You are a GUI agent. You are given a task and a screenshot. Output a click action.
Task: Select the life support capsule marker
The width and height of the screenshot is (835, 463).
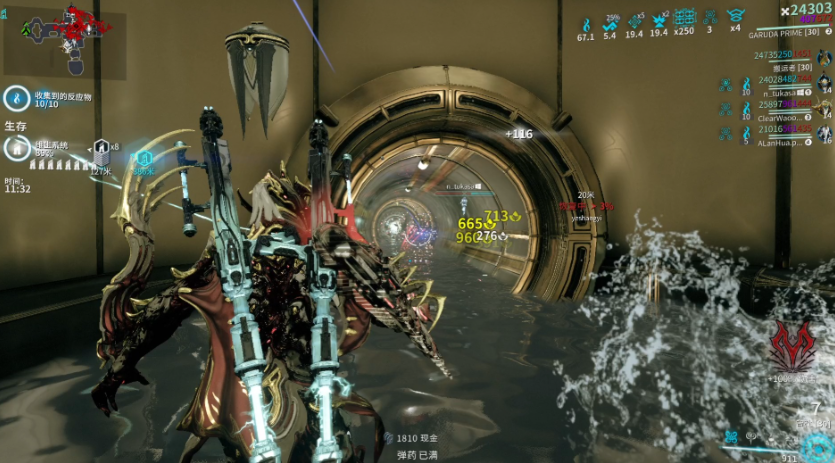[101, 147]
